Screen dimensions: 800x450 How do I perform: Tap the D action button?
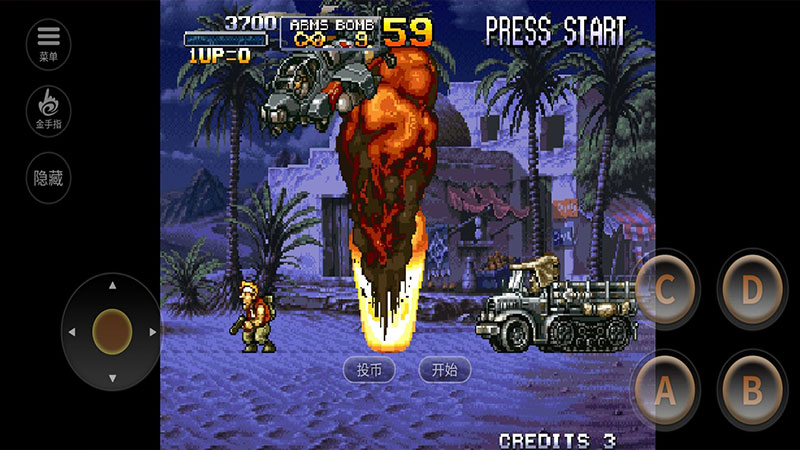pyautogui.click(x=750, y=291)
